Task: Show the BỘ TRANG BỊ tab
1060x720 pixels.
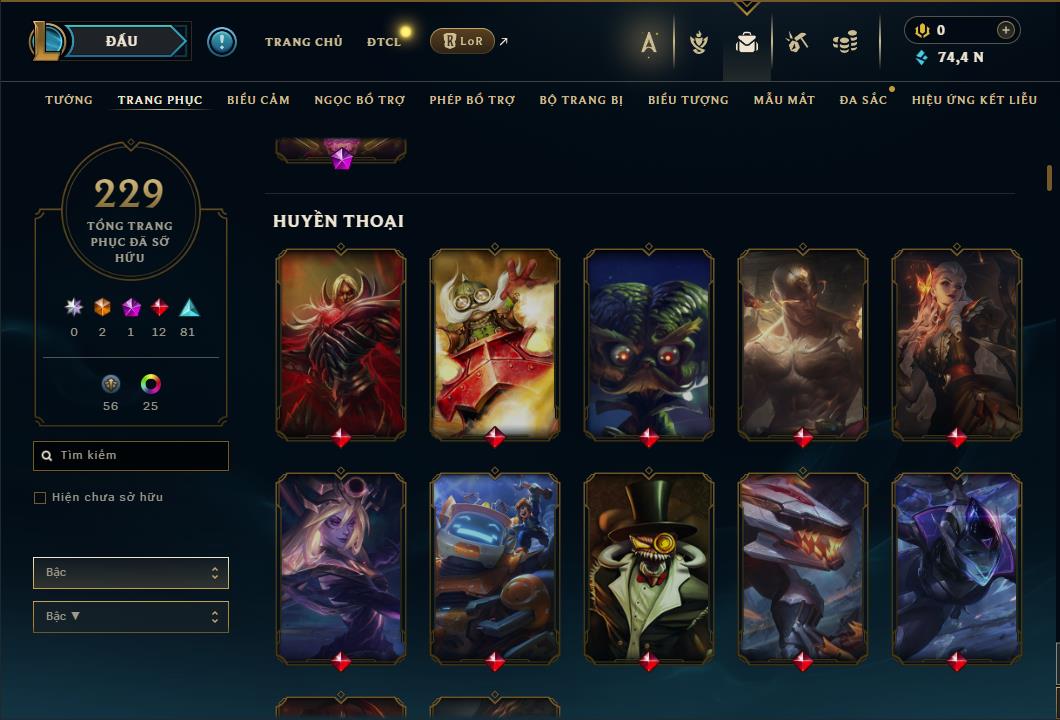Action: pyautogui.click(x=581, y=100)
